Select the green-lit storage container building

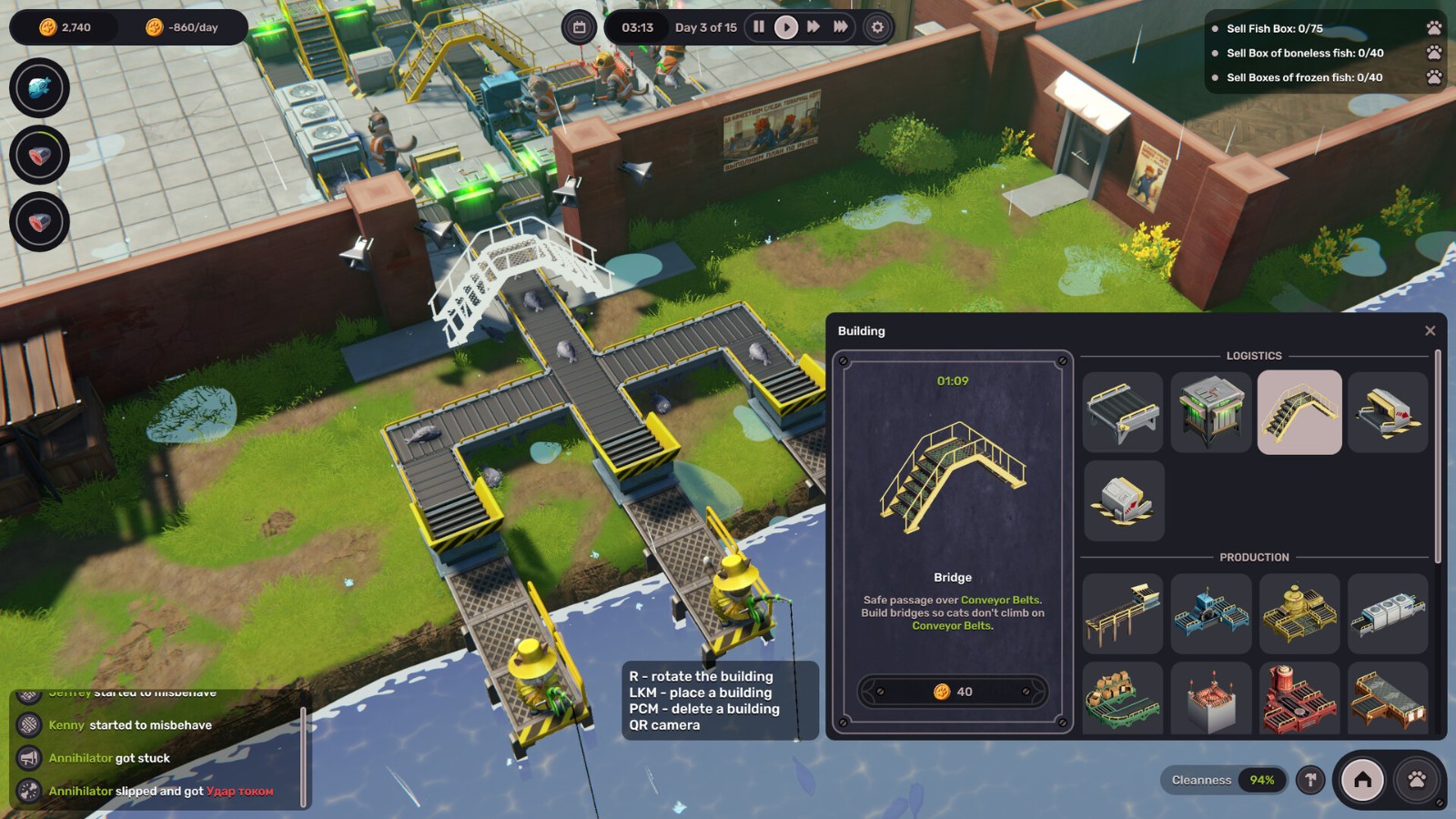tap(1210, 412)
